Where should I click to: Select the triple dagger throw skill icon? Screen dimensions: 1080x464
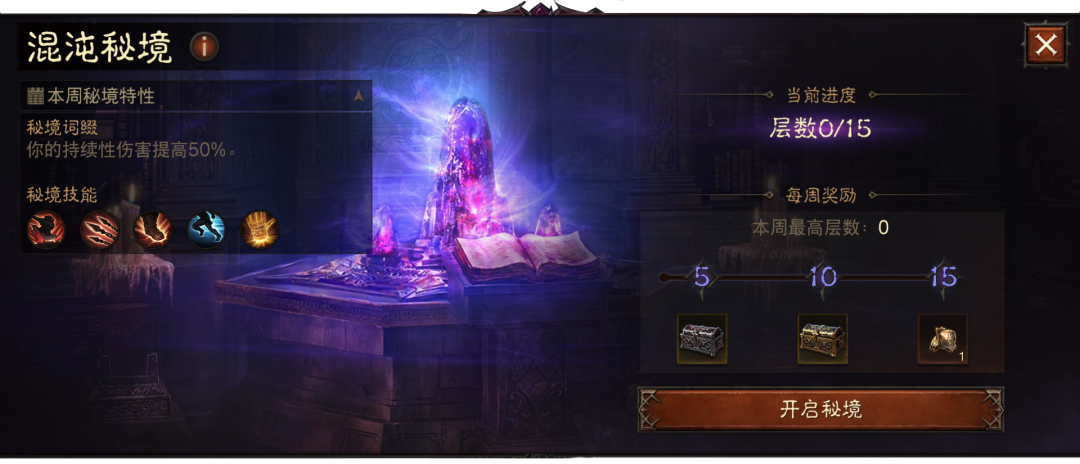point(100,229)
